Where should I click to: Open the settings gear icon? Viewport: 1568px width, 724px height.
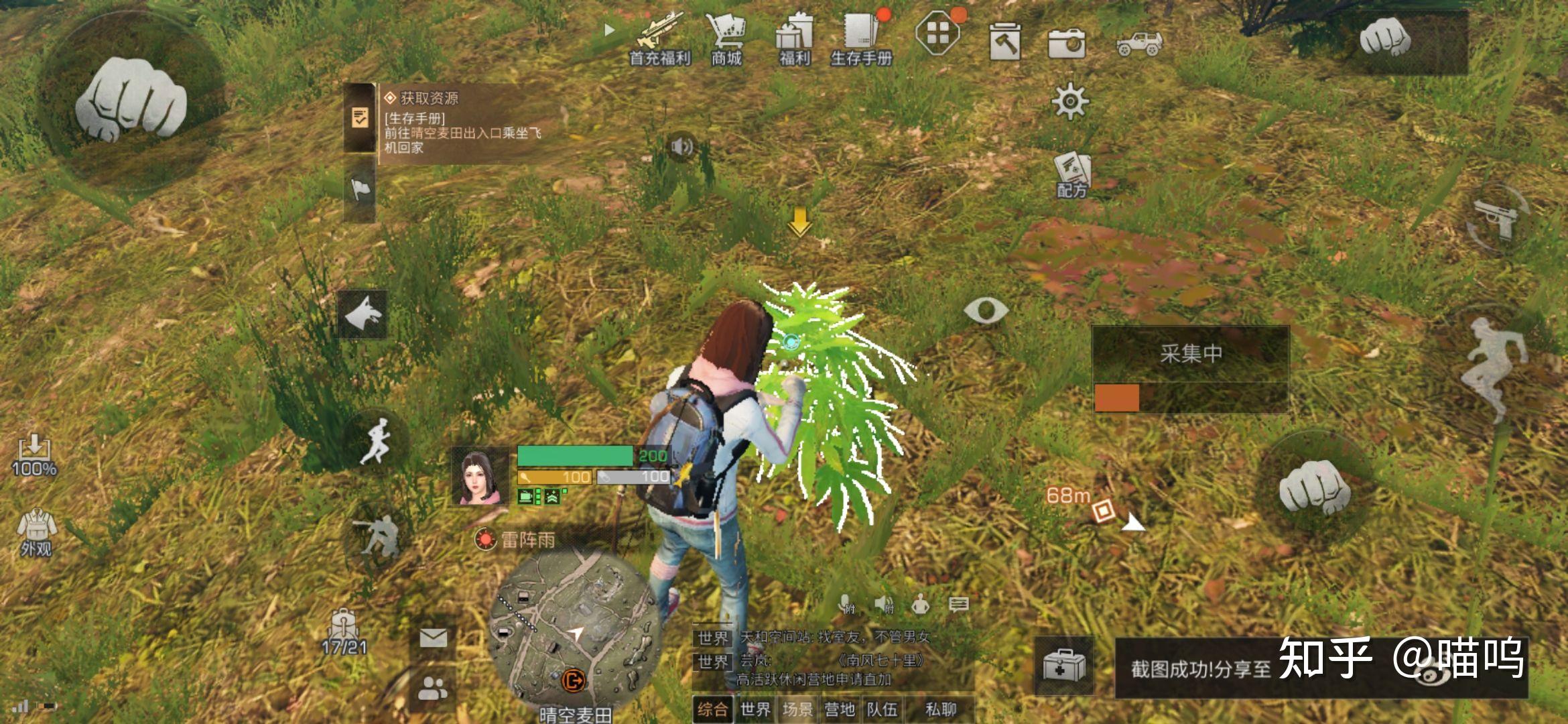pos(1070,102)
